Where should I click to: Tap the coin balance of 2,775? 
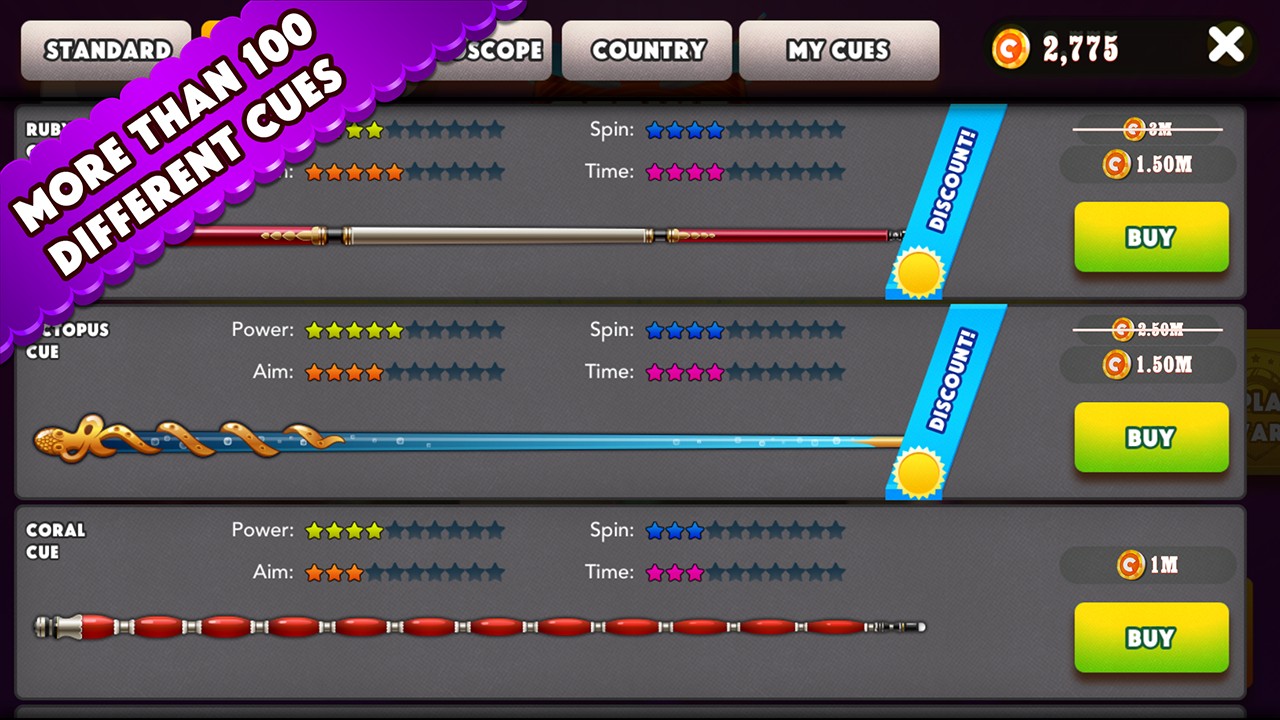pyautogui.click(x=1080, y=48)
